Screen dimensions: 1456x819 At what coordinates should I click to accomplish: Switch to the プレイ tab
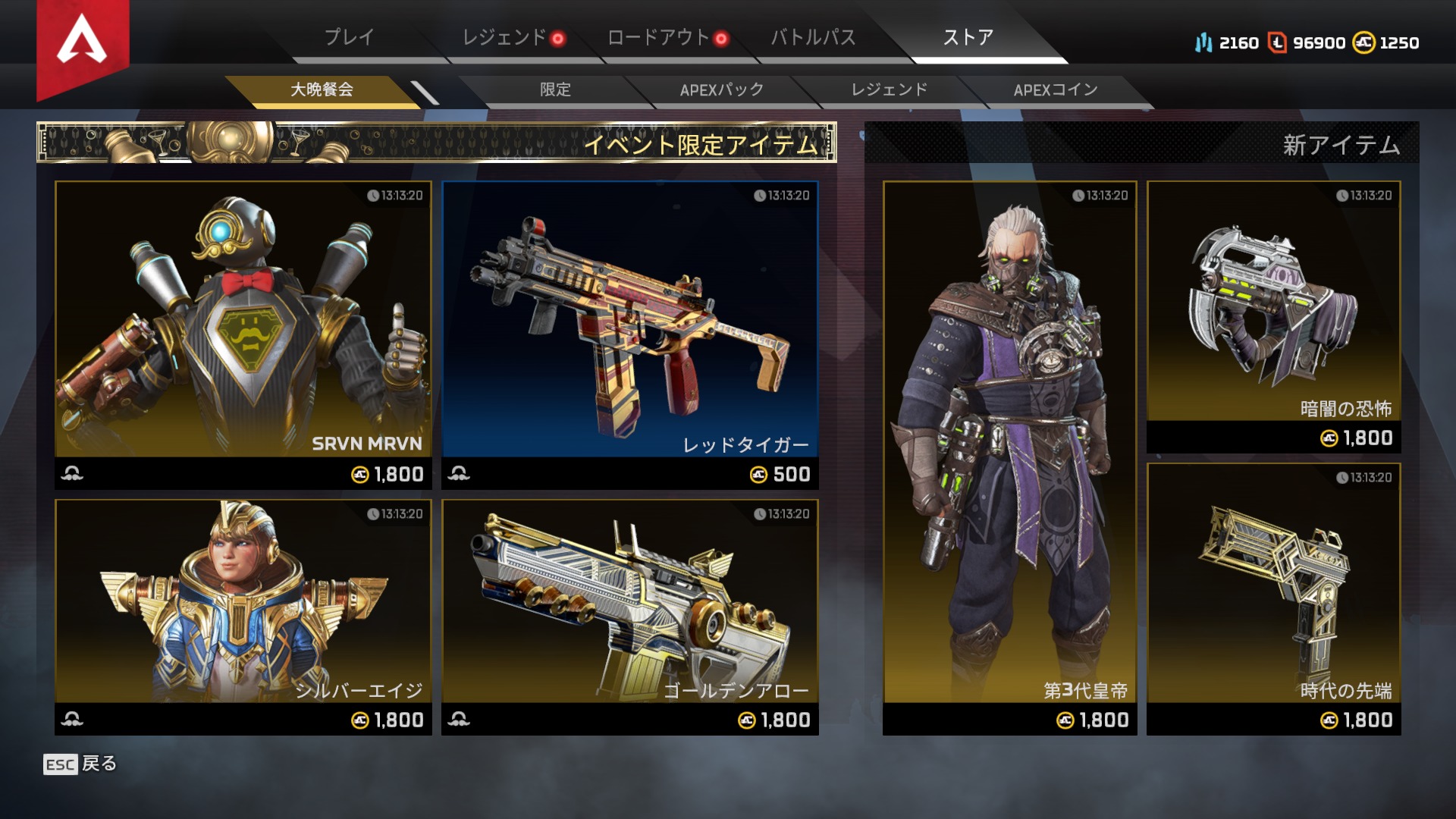[x=349, y=37]
